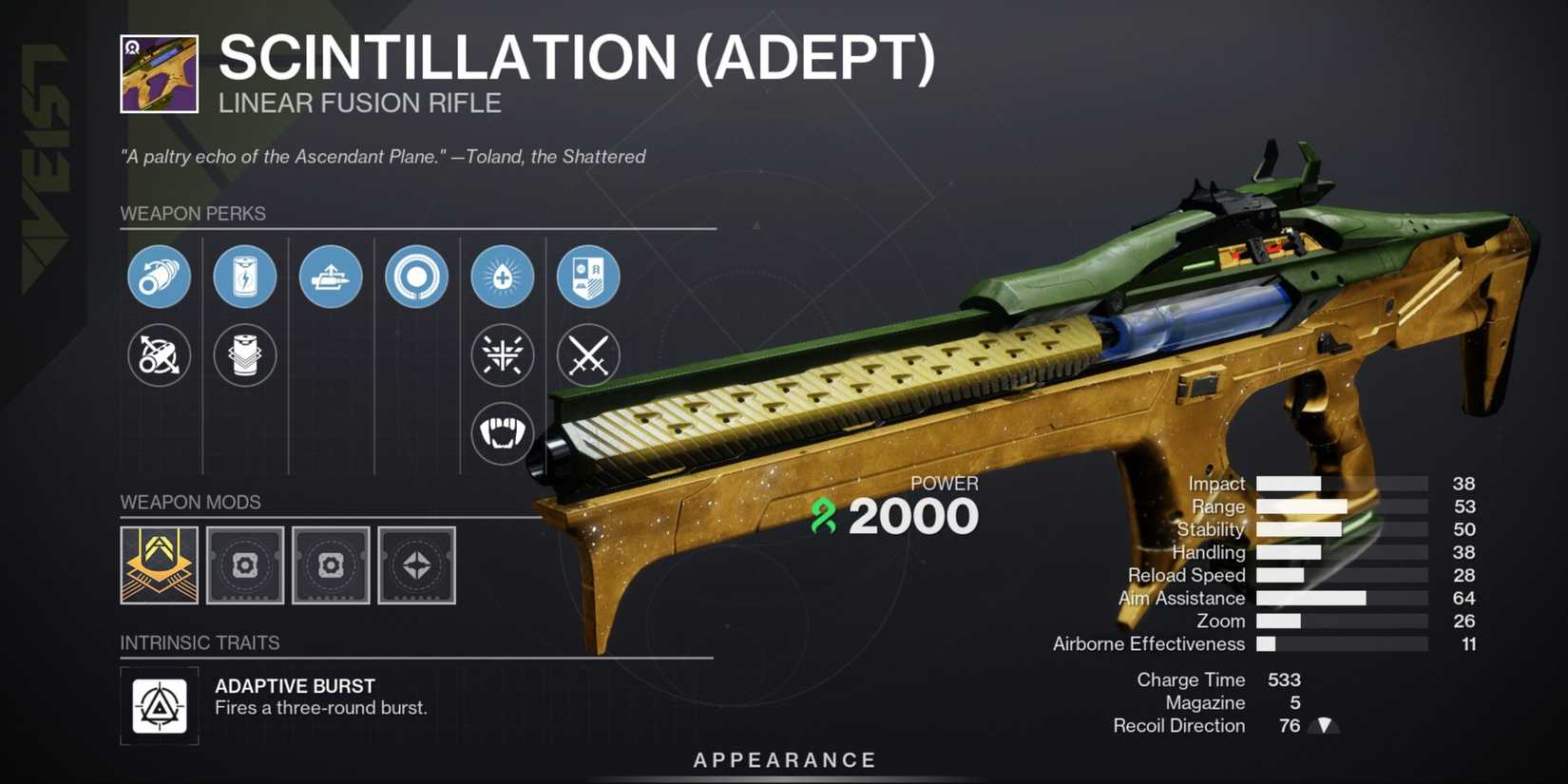Select the blue battery perk icon

pyautogui.click(x=245, y=277)
